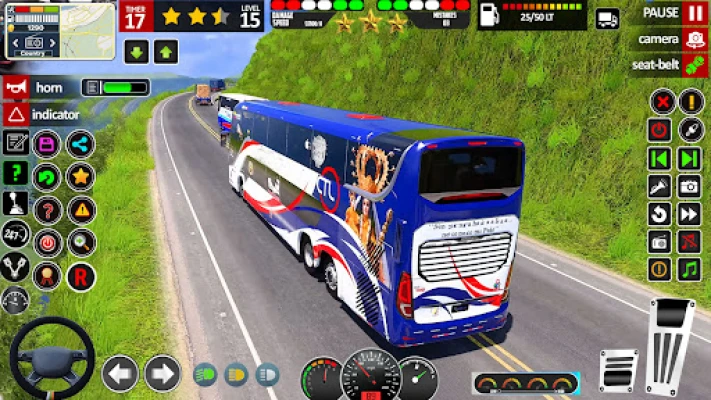Steer left with the left arrow button
This screenshot has width=711, height=400.
(x=120, y=373)
